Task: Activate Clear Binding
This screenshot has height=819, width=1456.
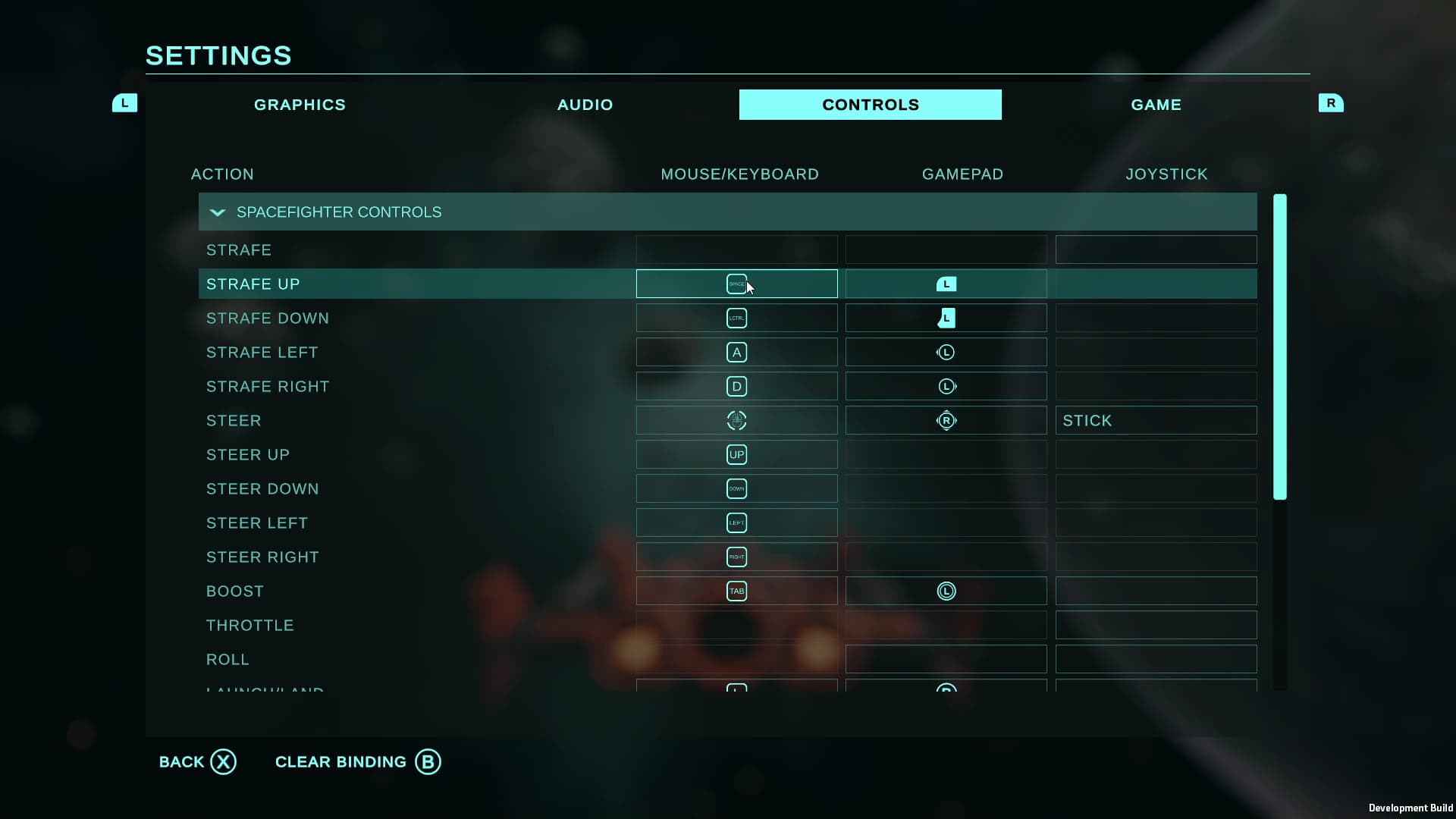Action: 356,761
